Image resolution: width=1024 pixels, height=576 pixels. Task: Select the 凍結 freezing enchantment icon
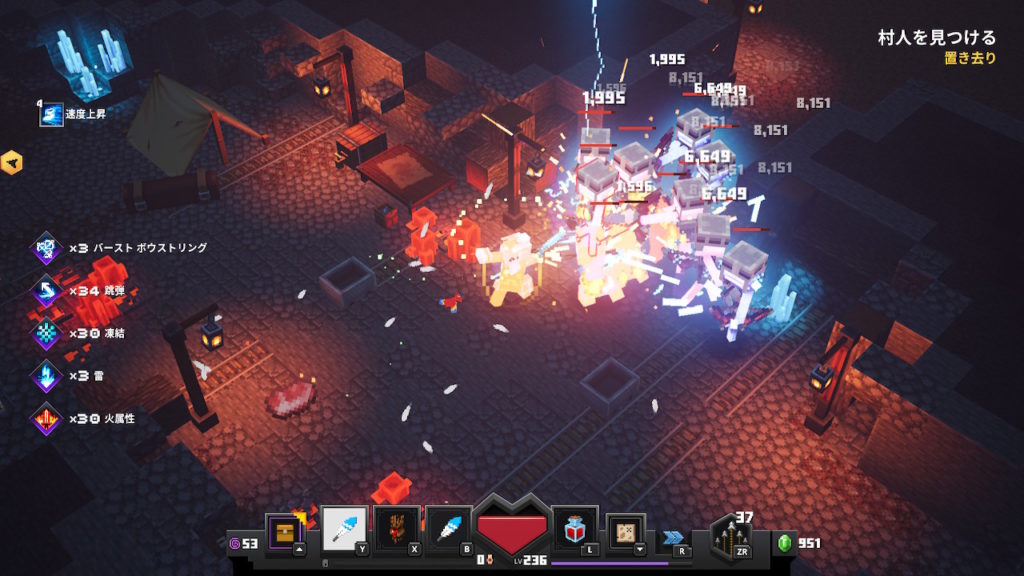coord(47,333)
